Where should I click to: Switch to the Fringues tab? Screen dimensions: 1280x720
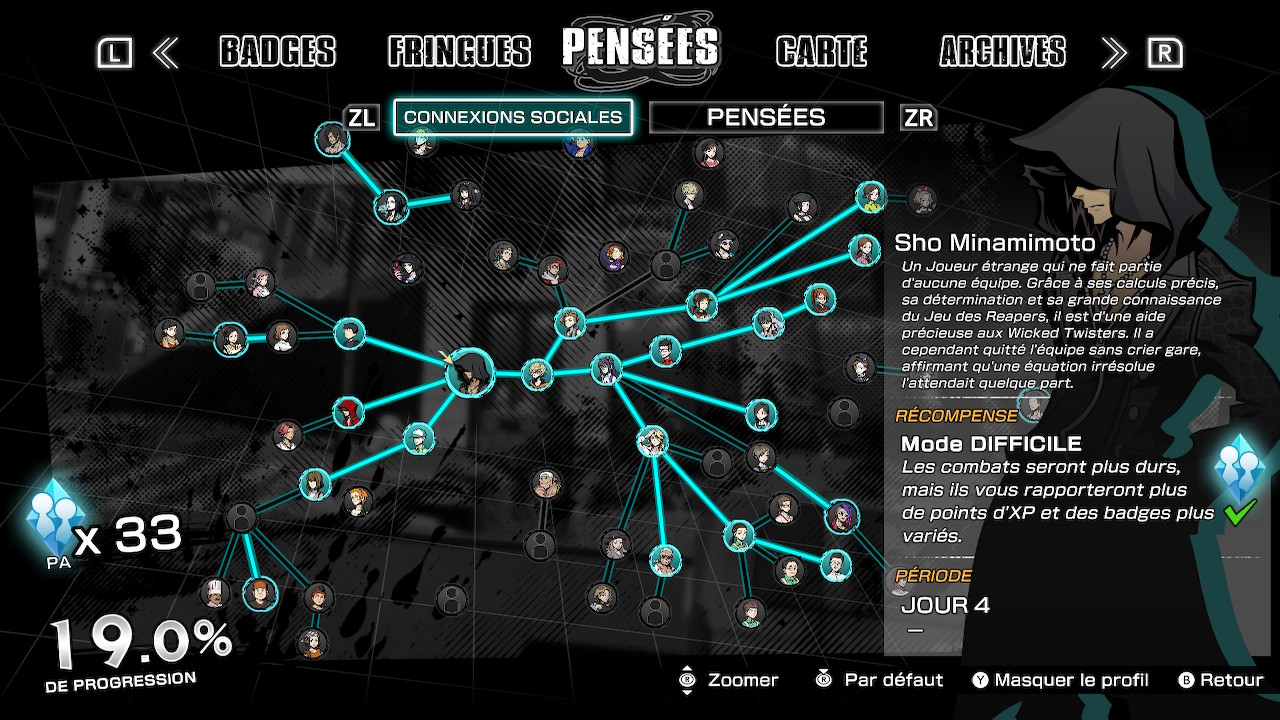click(459, 52)
